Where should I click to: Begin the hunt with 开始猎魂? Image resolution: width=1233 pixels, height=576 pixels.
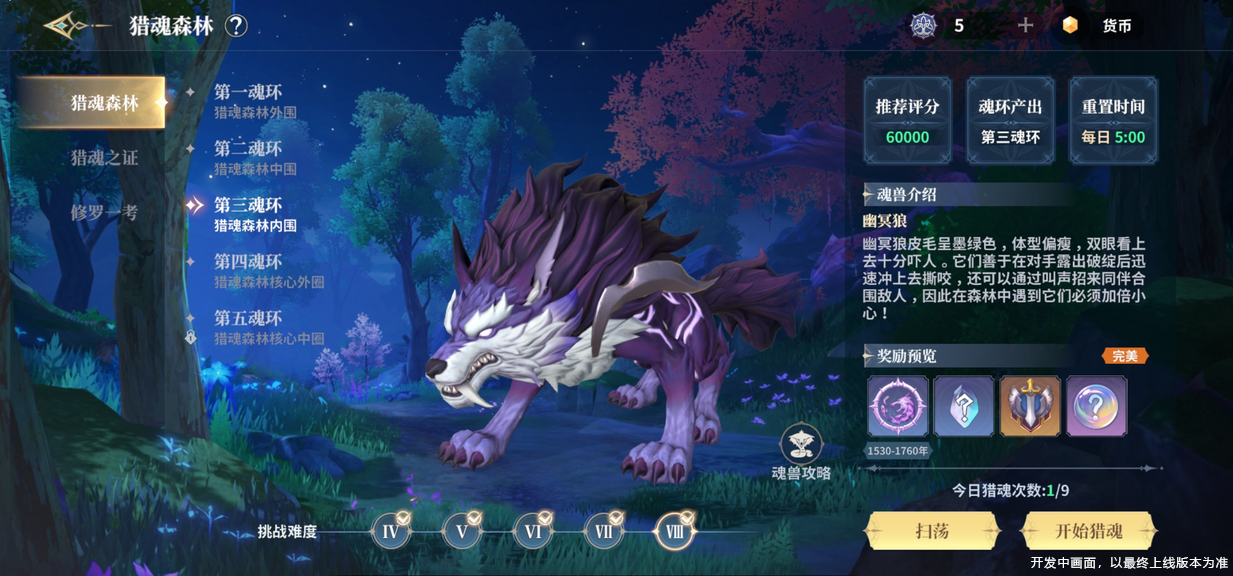pos(1089,531)
